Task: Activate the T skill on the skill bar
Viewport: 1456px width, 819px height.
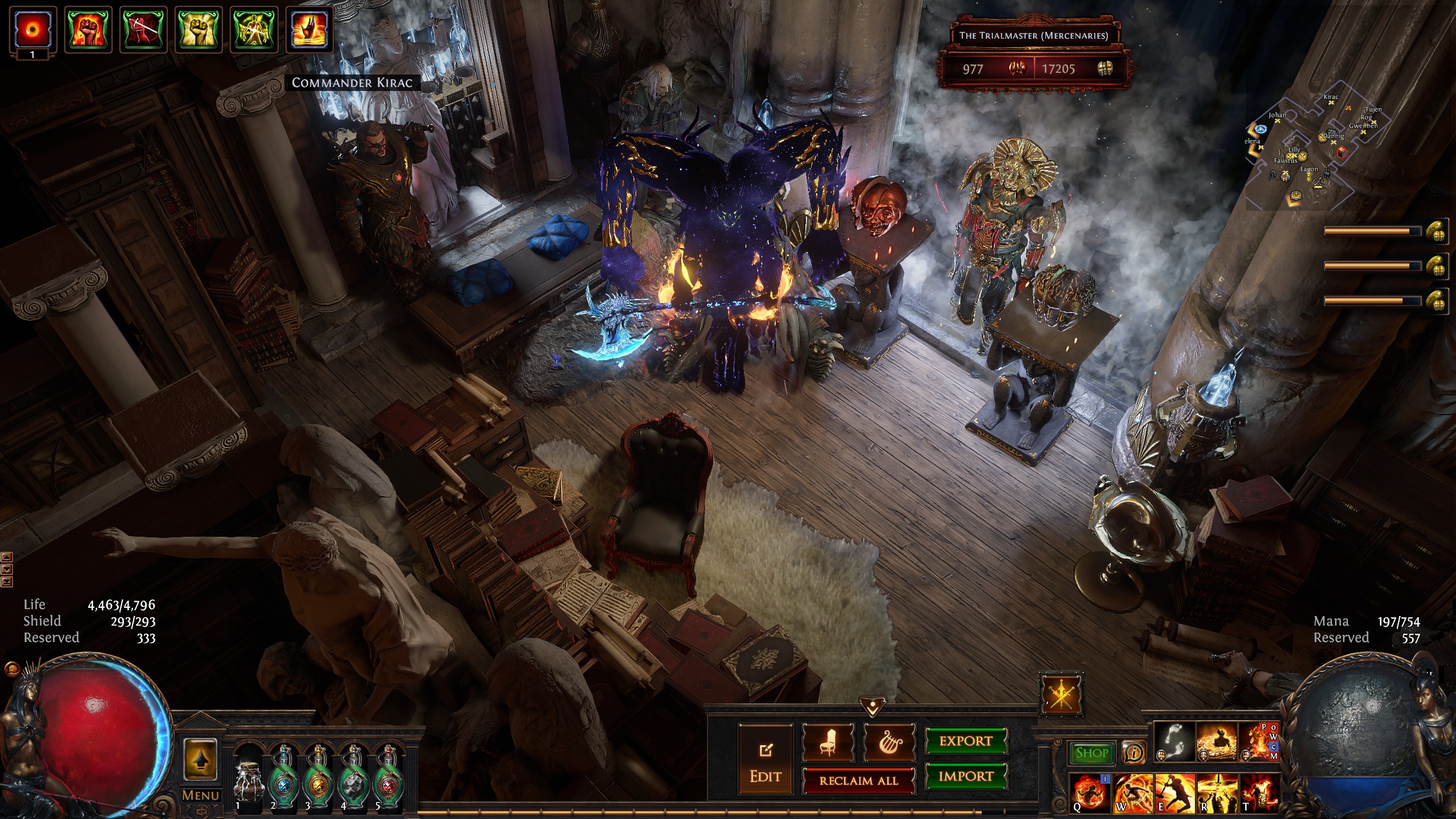Action: tap(1259, 793)
